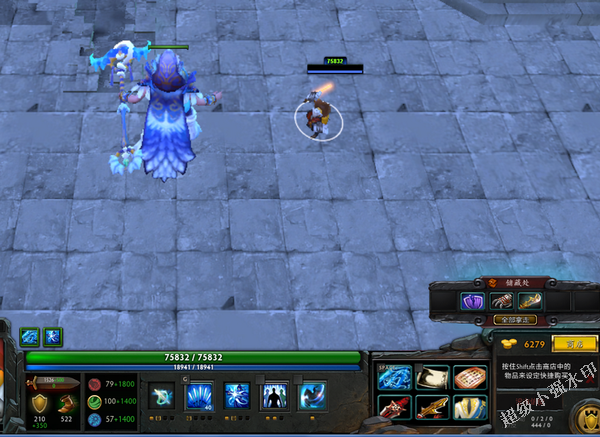Cast the green swirl orb ability
Image resolution: width=600 pixels, height=437 pixels.
click(161, 396)
